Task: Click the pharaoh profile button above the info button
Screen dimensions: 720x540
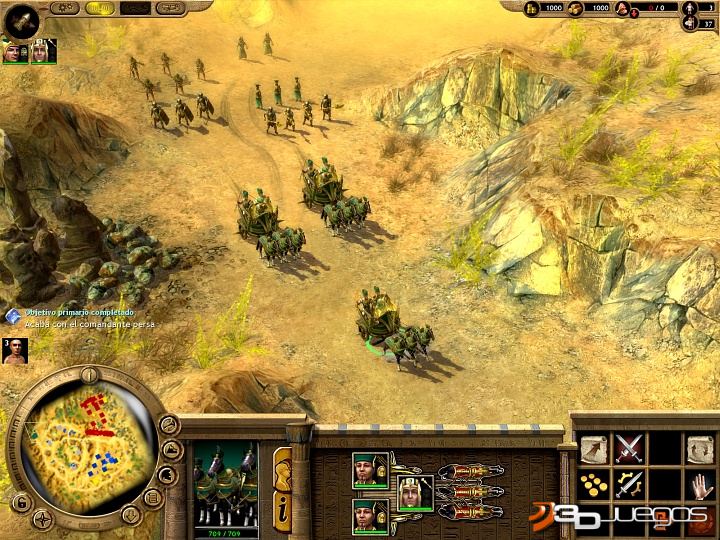Action: click(282, 467)
